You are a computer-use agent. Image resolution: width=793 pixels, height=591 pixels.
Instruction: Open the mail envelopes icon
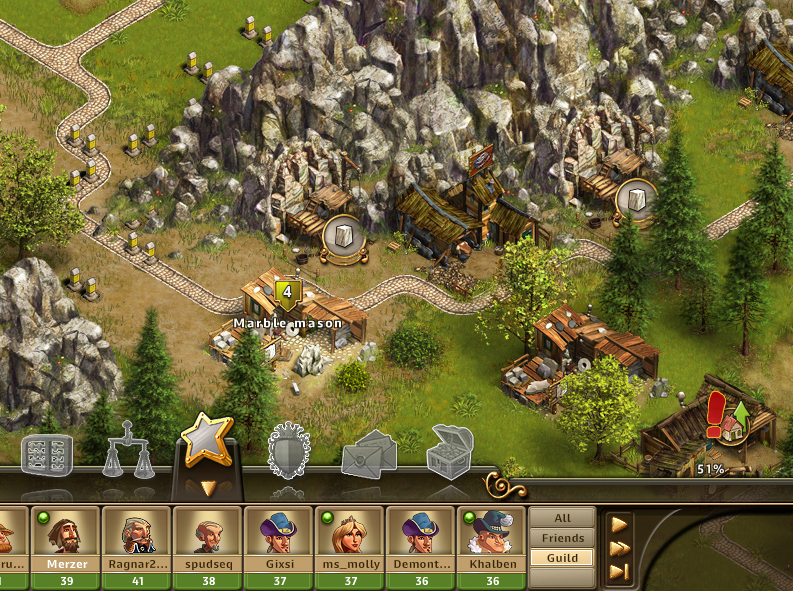click(x=369, y=457)
